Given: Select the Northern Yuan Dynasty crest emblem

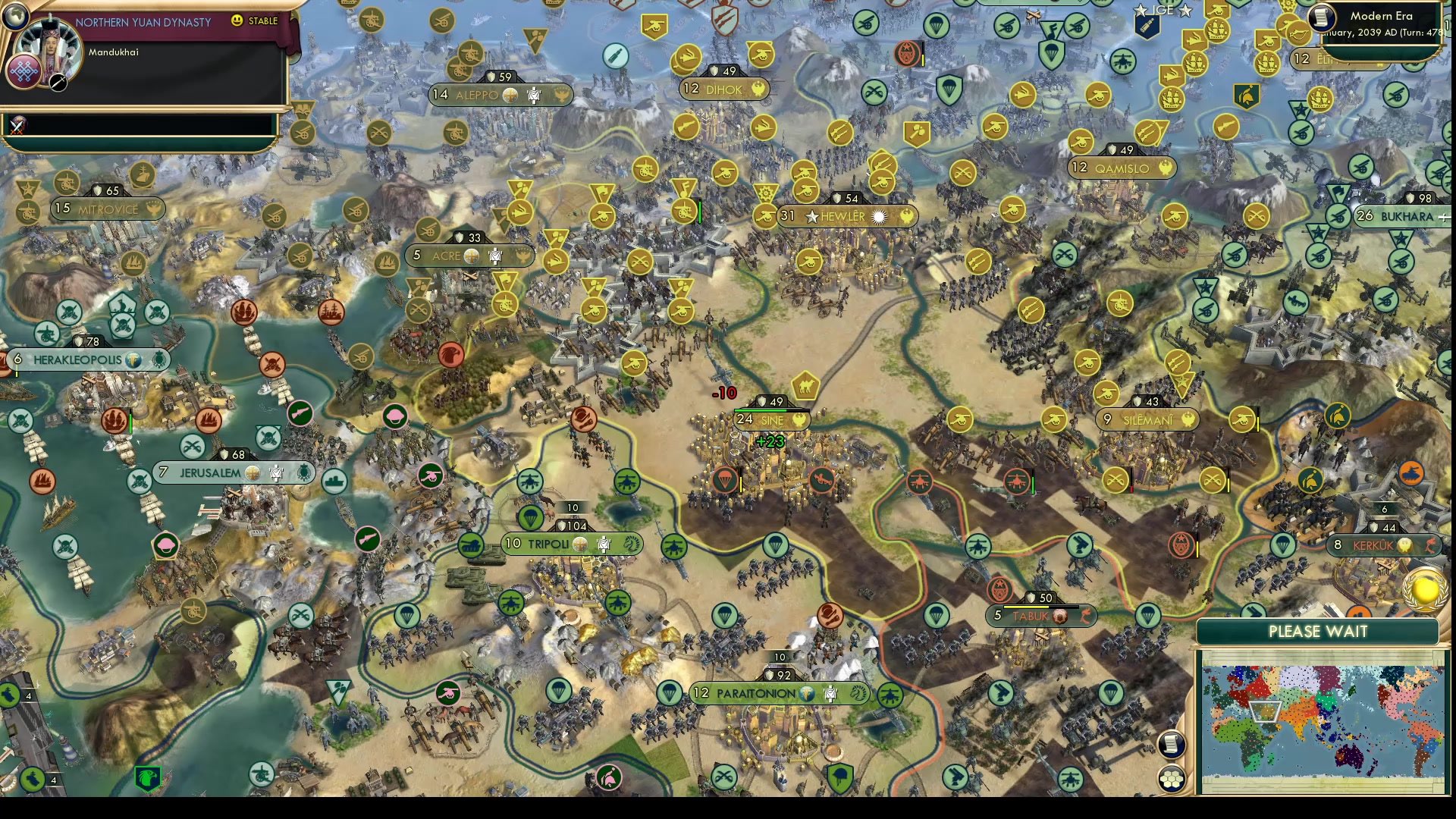Looking at the screenshot, I should [x=23, y=73].
